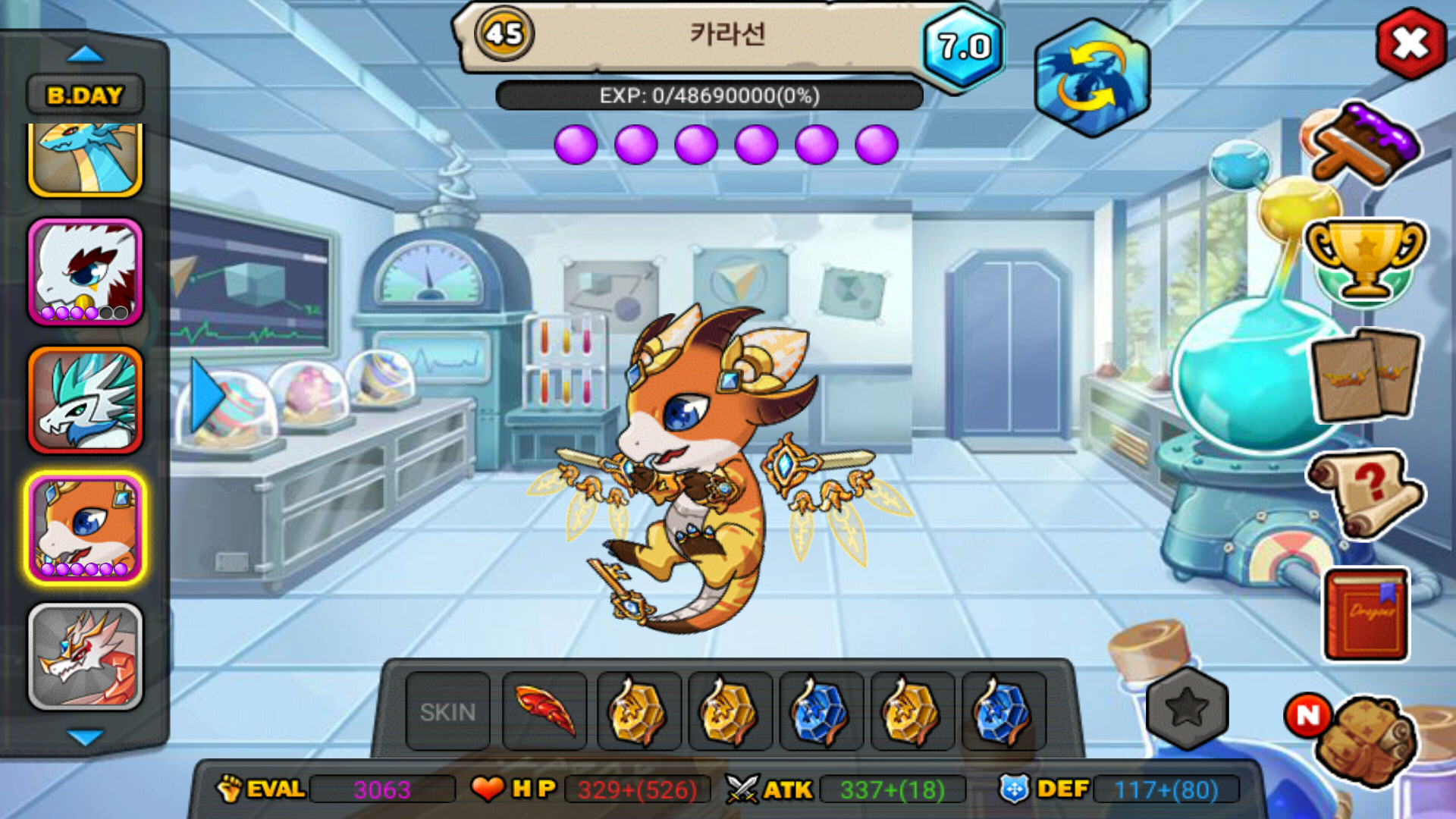Close the dragon info screen

(1410, 43)
